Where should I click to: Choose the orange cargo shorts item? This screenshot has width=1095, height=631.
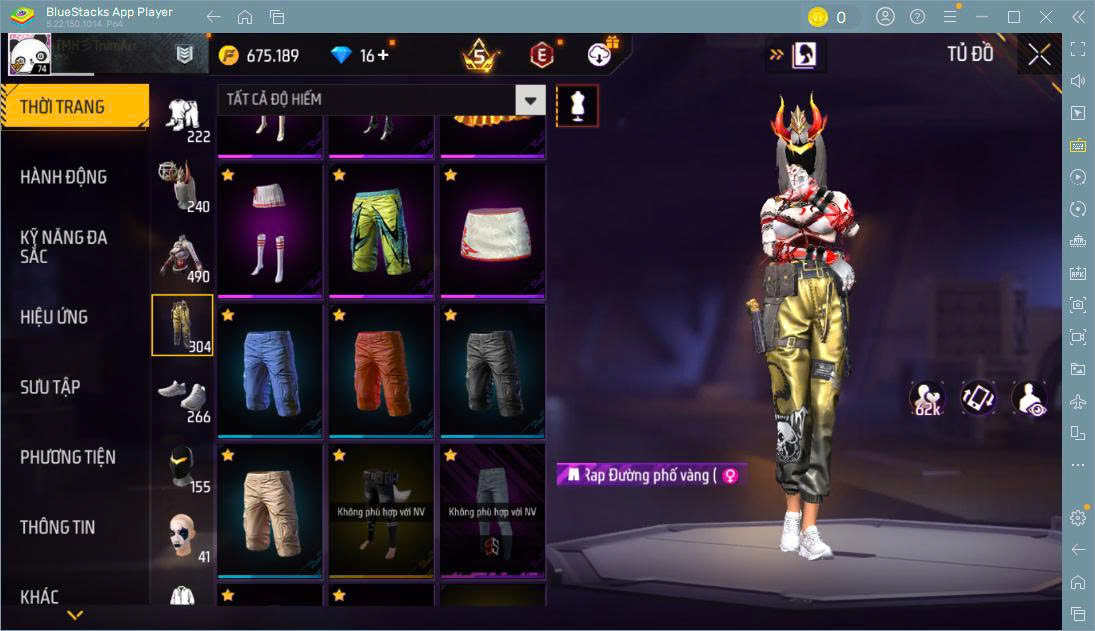click(x=380, y=370)
